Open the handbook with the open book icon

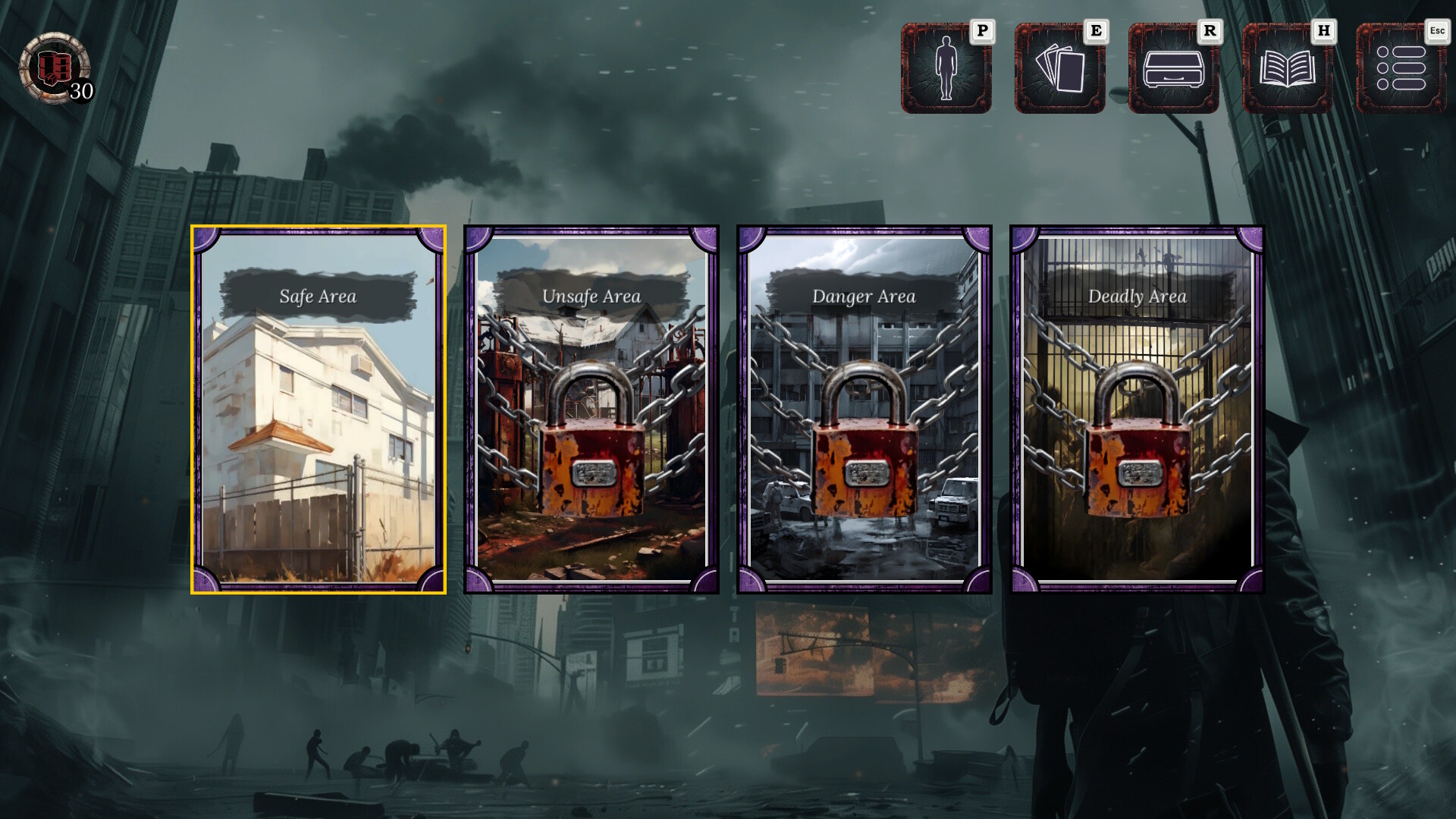1286,69
